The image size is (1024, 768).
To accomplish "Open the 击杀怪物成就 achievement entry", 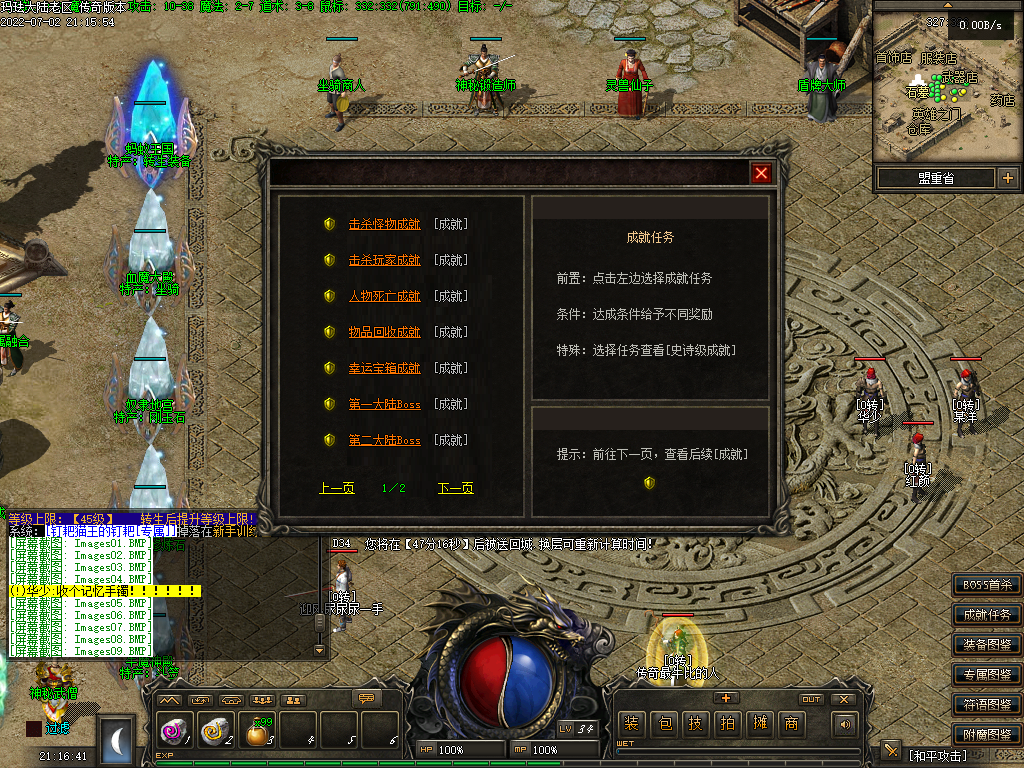I will point(384,224).
